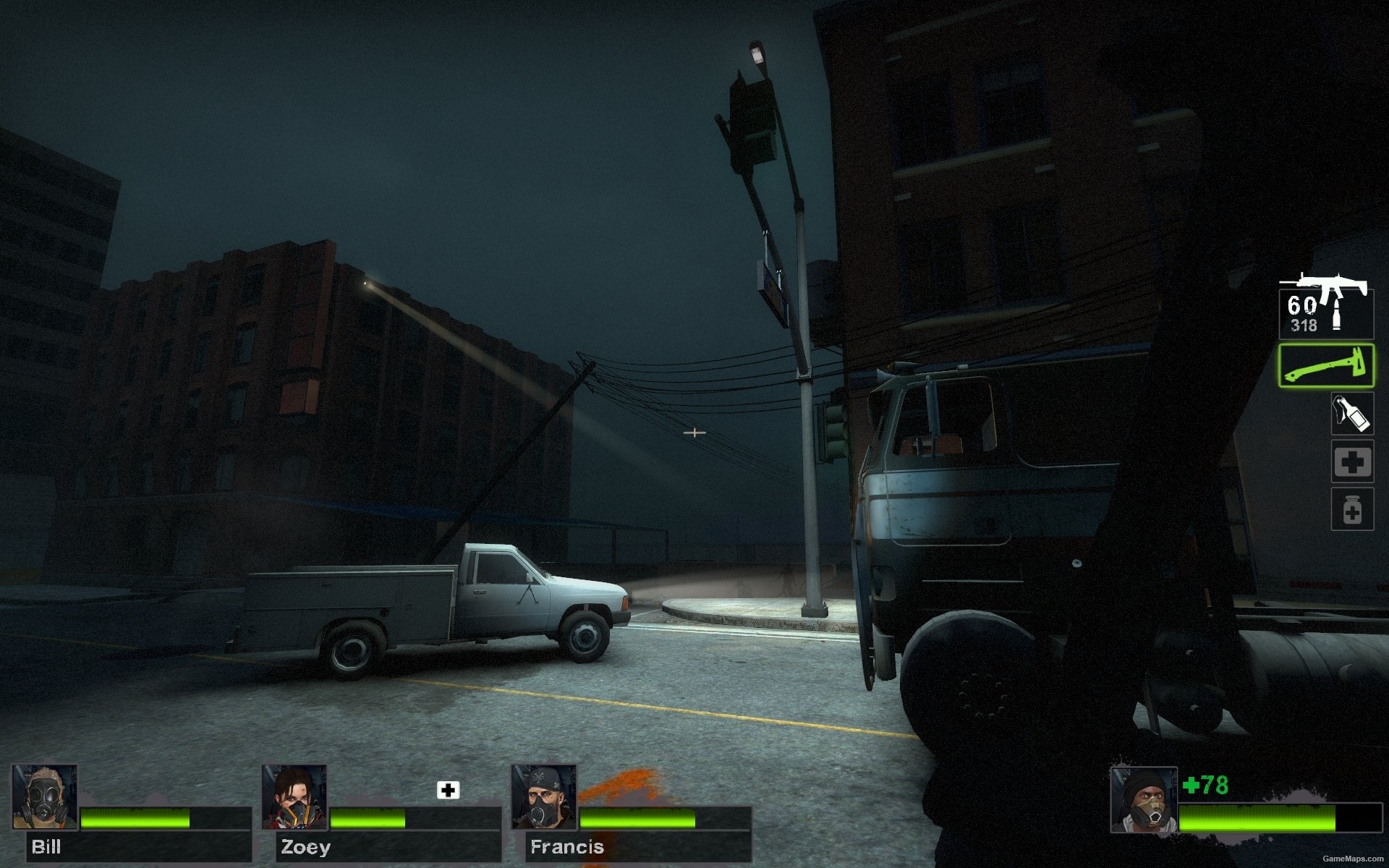Choose the molotov throwable slot
This screenshot has height=868, width=1389.
tap(1352, 414)
